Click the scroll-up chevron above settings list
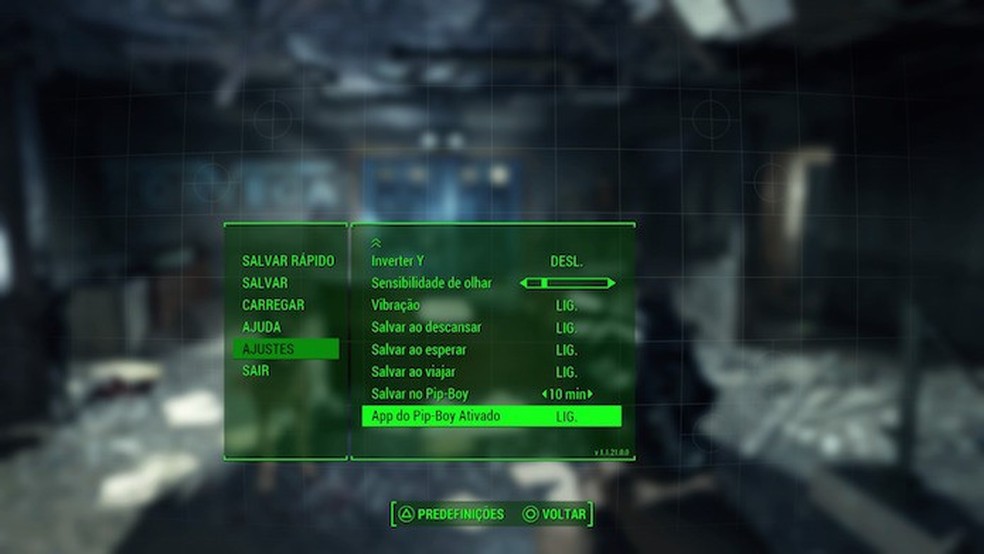 pyautogui.click(x=376, y=242)
